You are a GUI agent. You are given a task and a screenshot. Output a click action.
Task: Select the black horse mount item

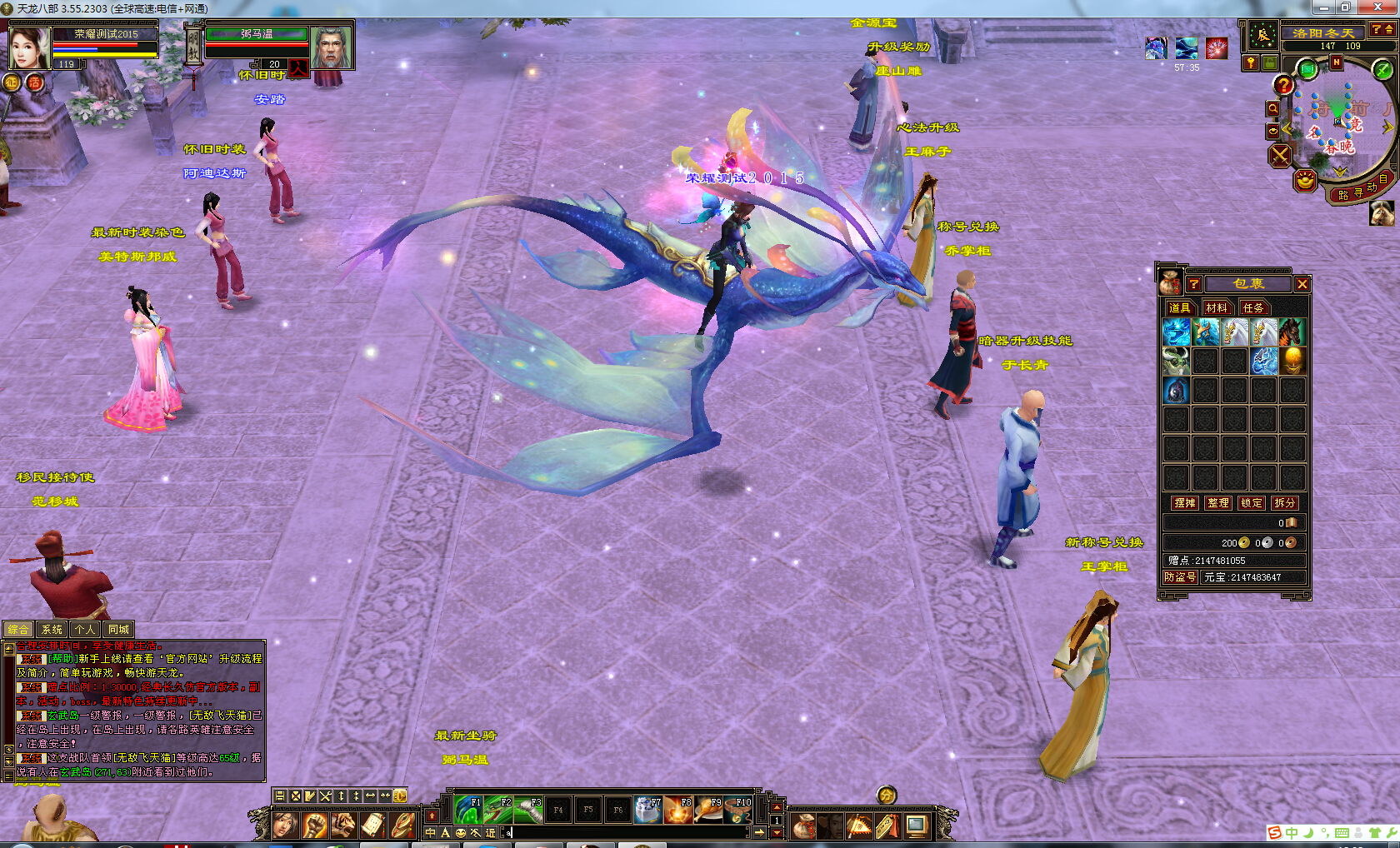[1291, 332]
